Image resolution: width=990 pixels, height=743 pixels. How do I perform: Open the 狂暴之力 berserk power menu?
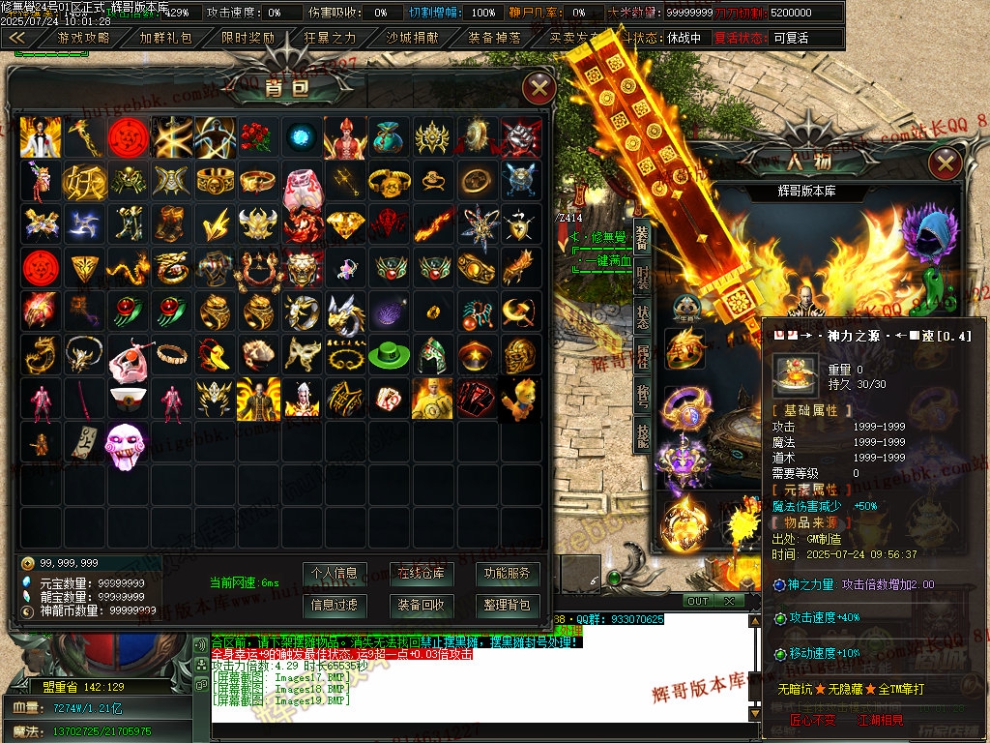point(330,38)
